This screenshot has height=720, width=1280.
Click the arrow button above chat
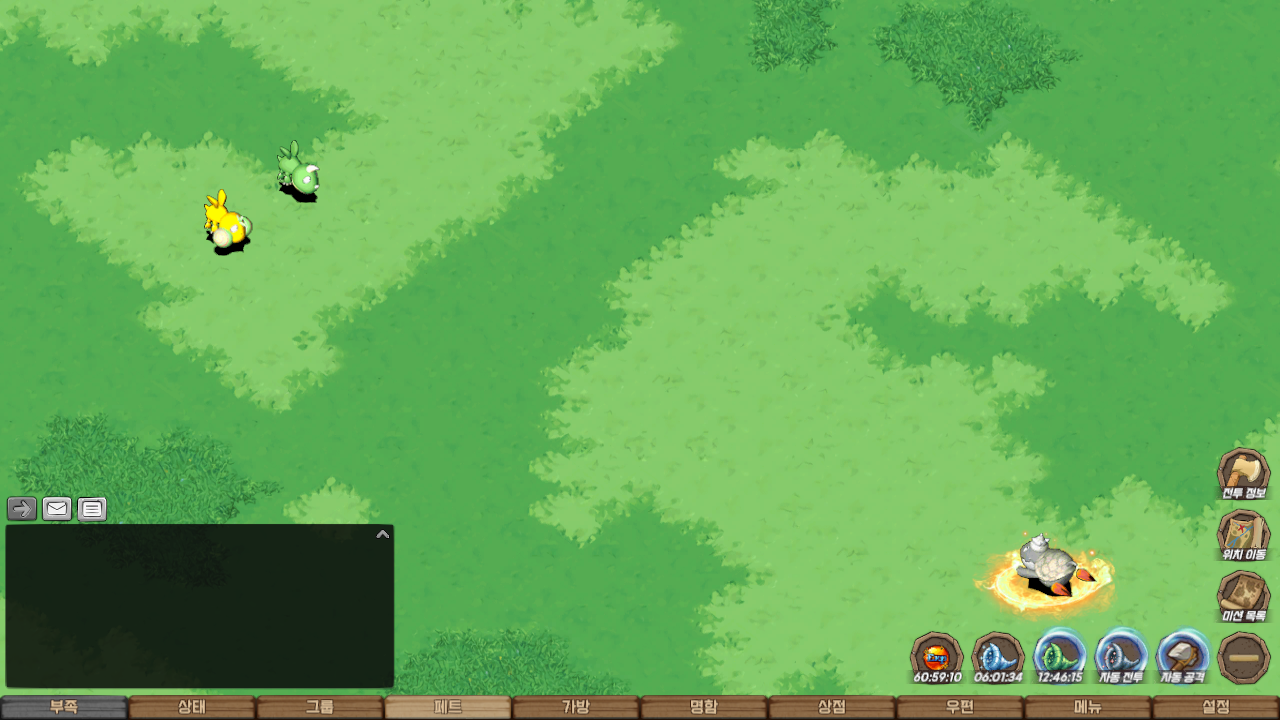[22, 509]
